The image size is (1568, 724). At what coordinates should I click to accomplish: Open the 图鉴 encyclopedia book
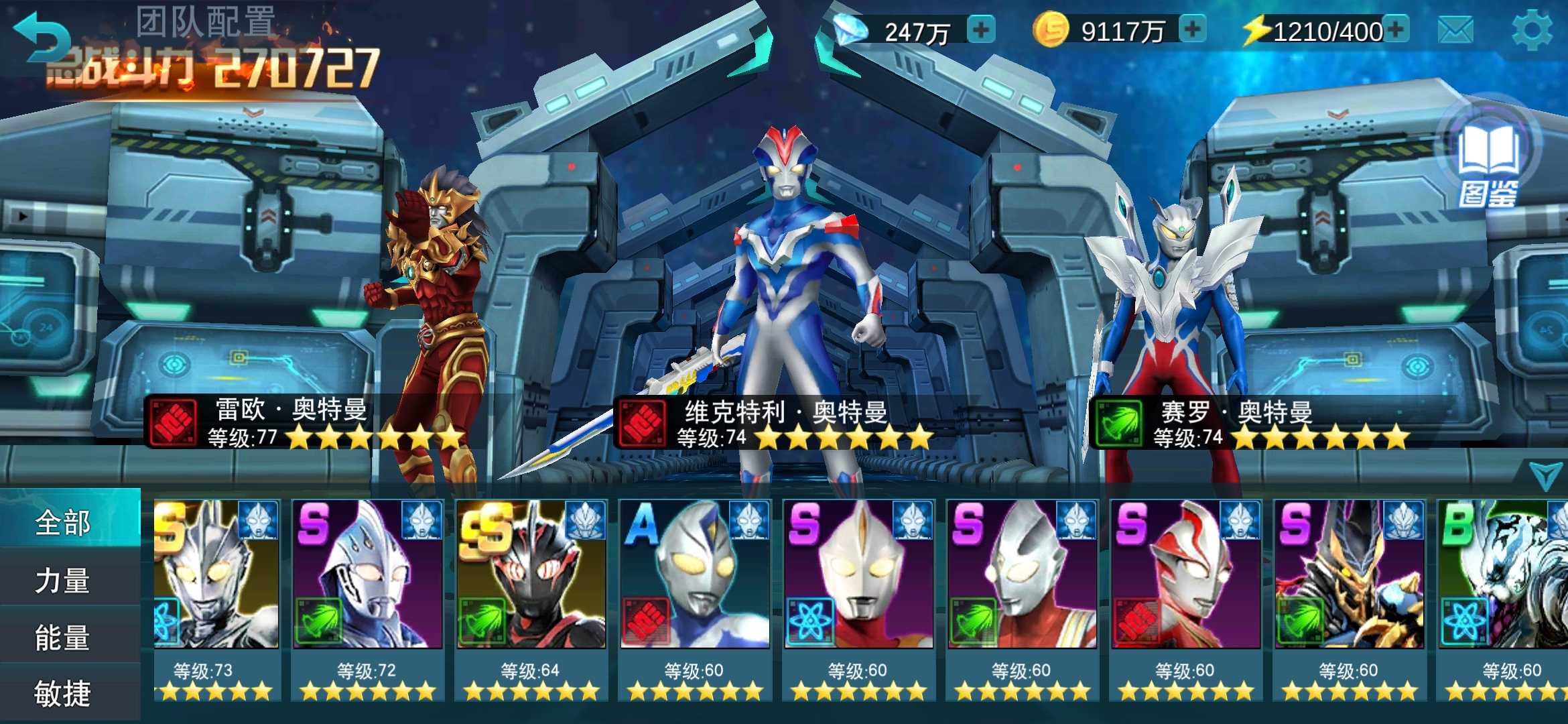1489,161
